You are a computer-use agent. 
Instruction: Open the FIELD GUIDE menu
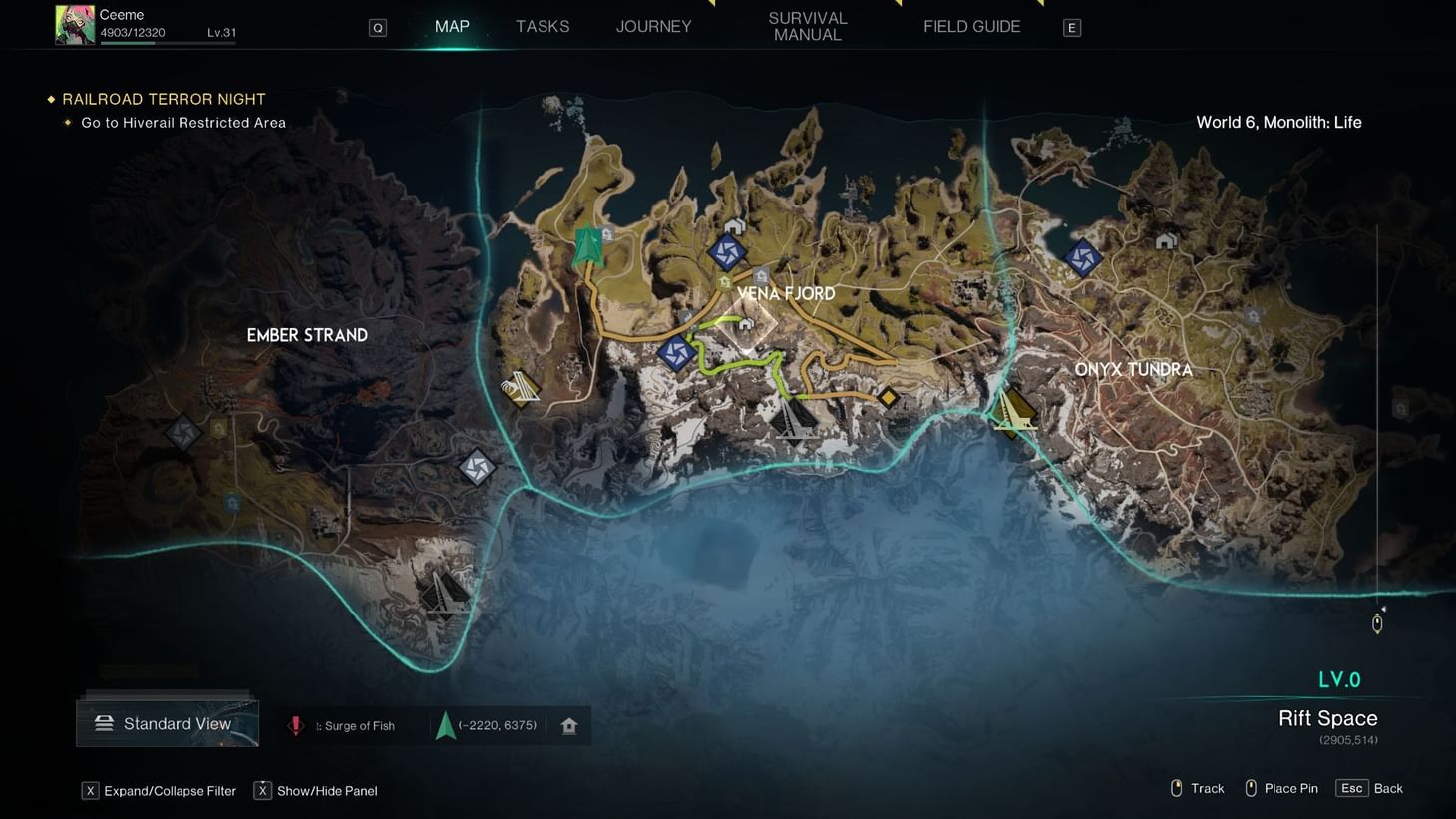click(x=970, y=26)
